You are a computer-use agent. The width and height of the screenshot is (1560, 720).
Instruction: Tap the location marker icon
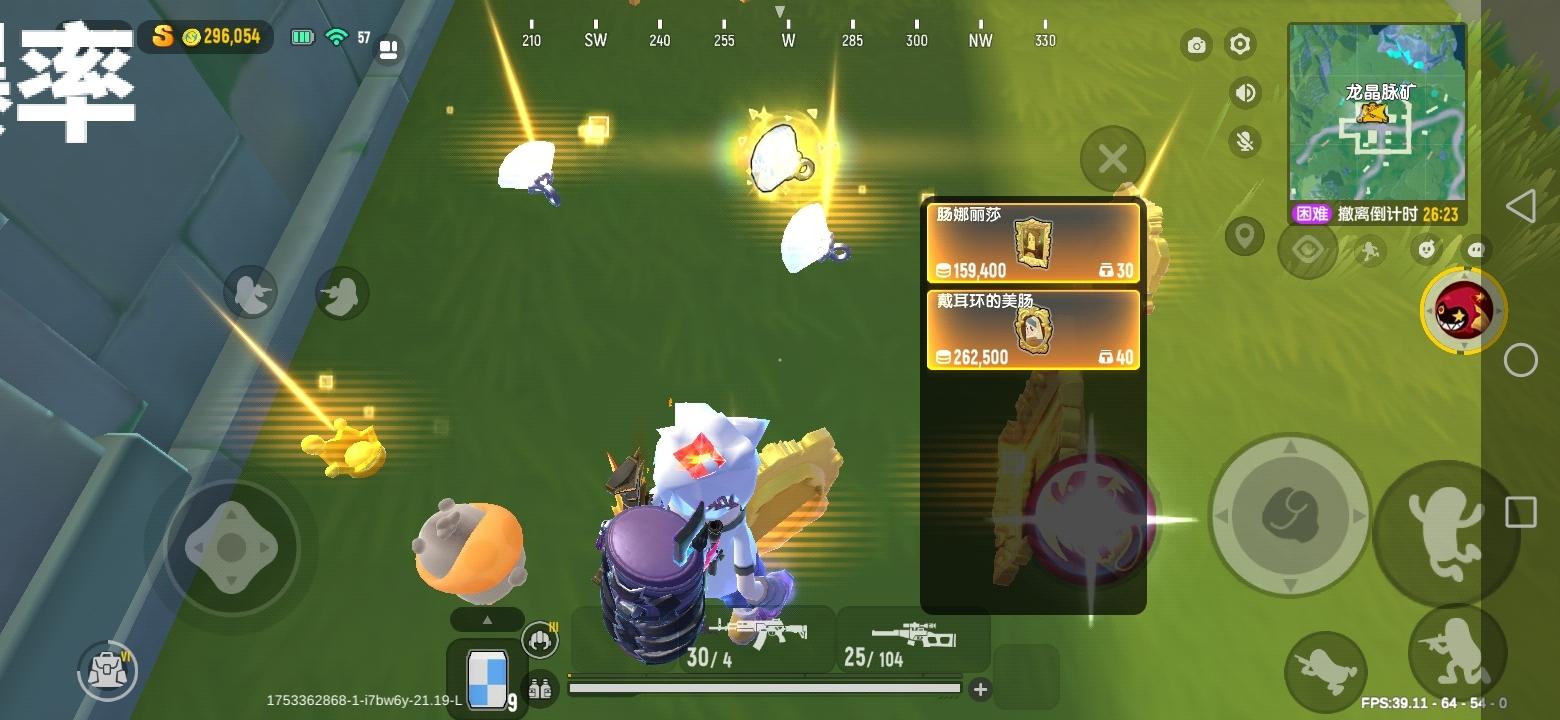click(1246, 237)
